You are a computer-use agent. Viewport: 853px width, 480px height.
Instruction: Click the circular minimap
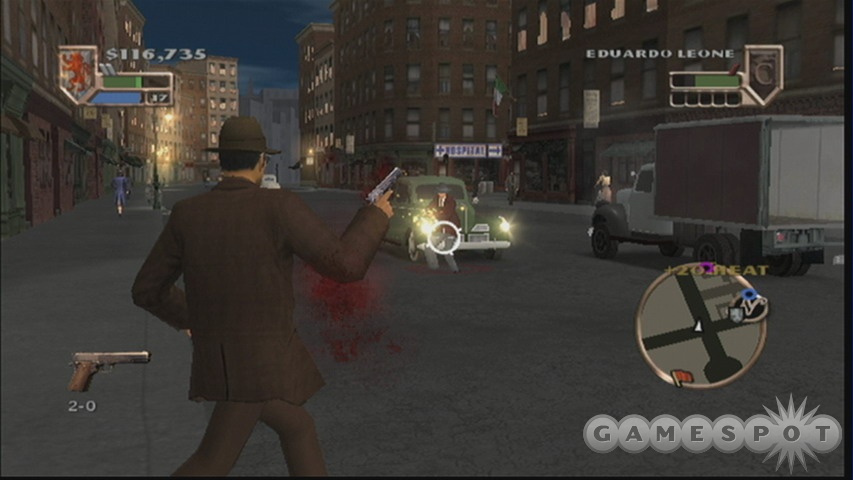point(701,329)
